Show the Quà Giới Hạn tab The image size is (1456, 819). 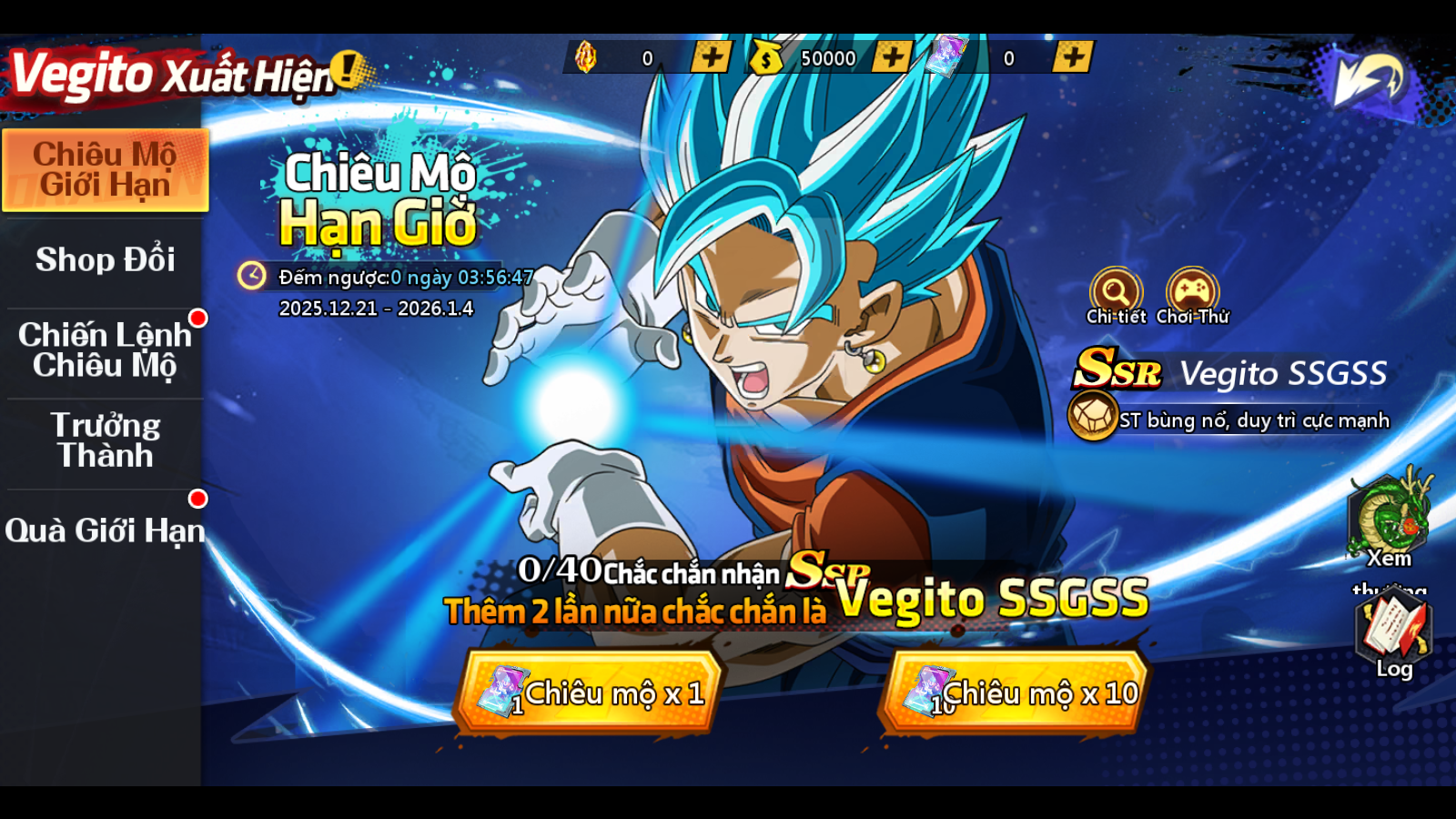pos(106,531)
